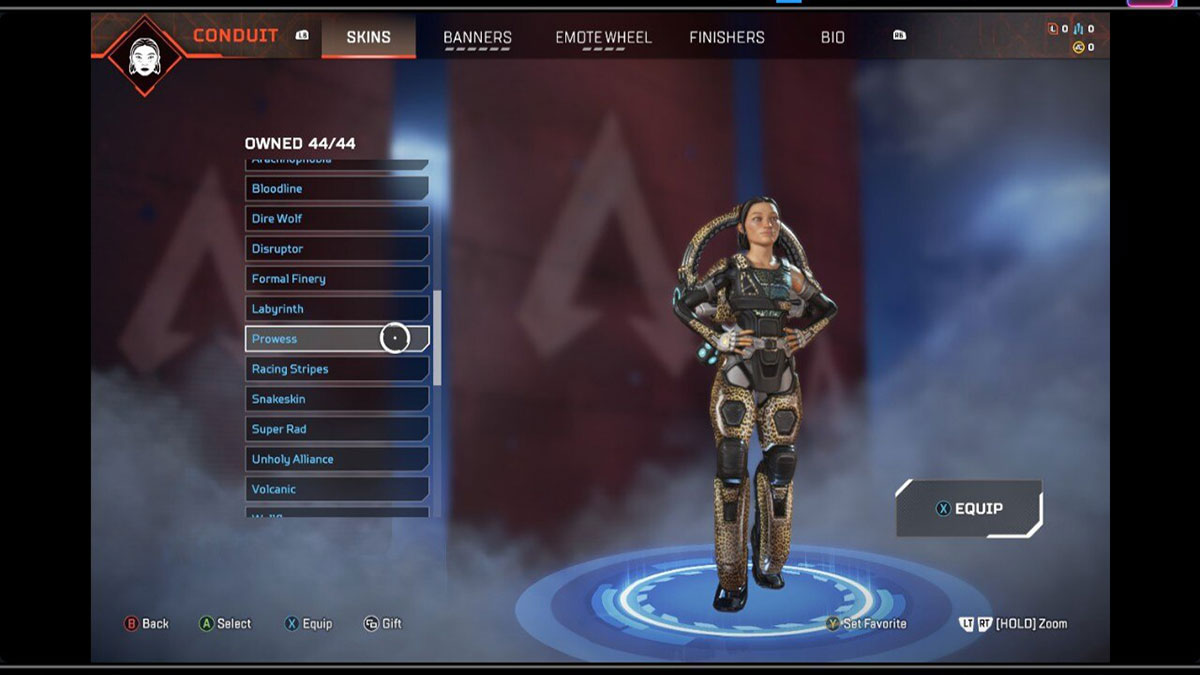Open the Emote Wheel tab
The image size is (1200, 675).
603,37
